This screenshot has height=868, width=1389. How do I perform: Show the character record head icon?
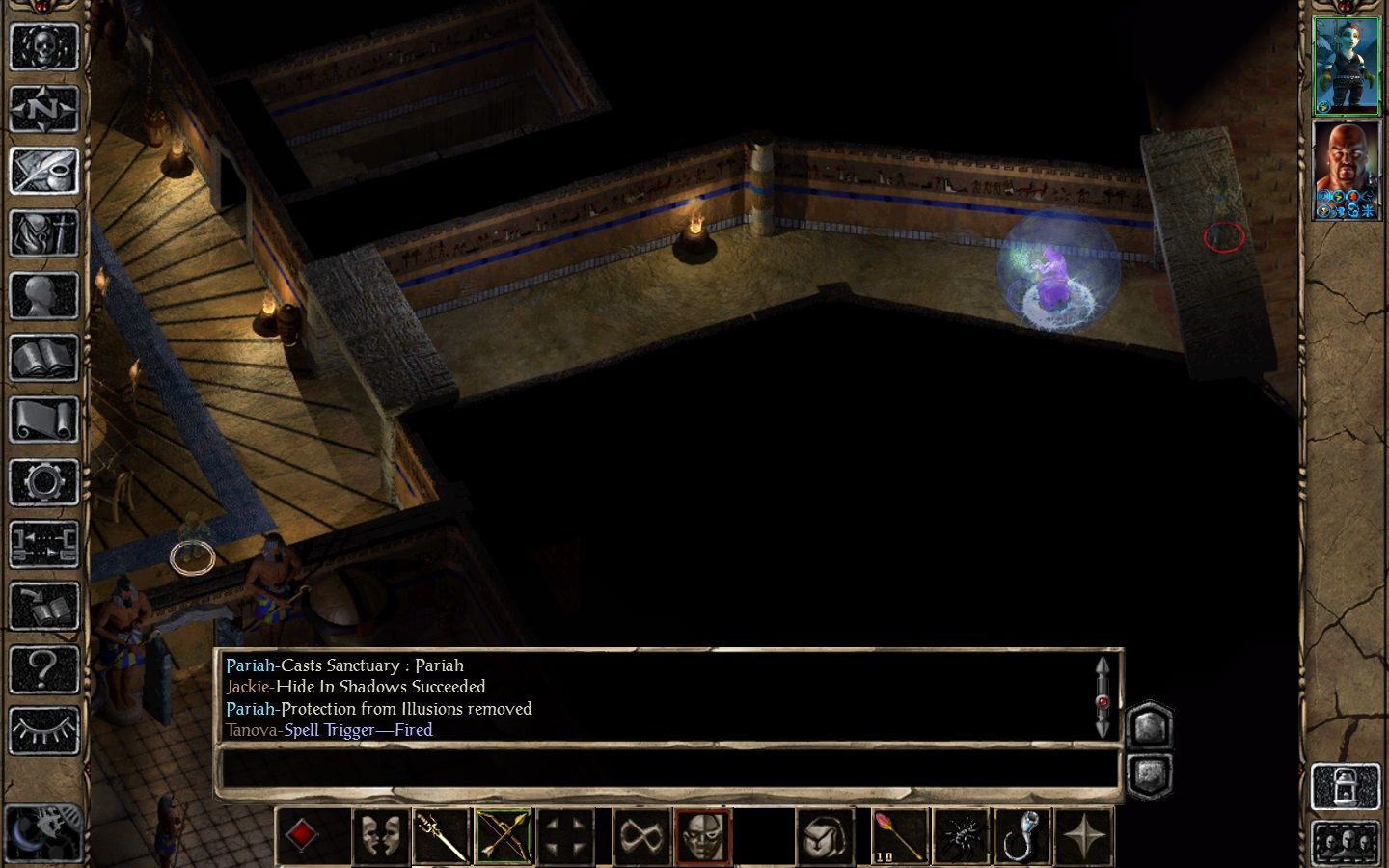point(43,296)
